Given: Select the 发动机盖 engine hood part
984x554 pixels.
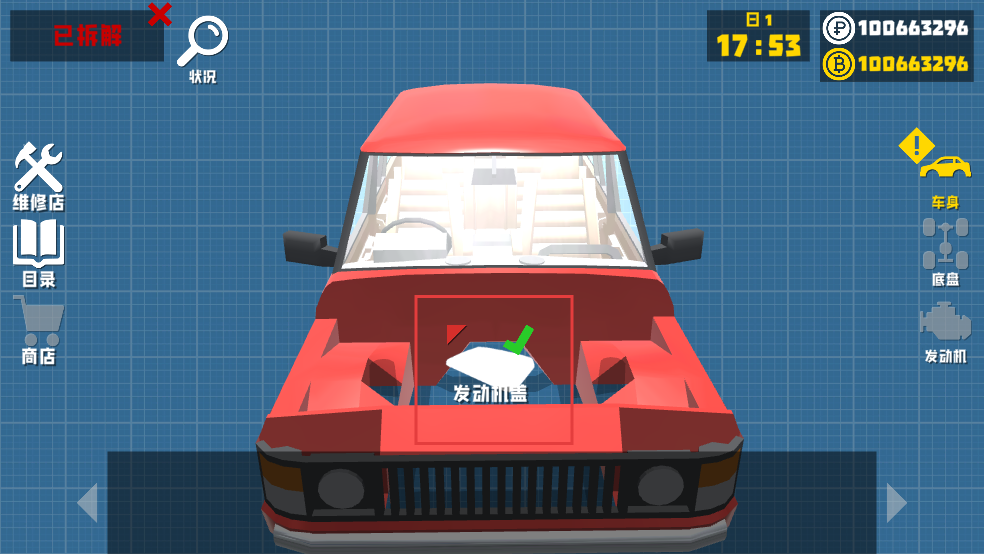Looking at the screenshot, I should (x=493, y=369).
